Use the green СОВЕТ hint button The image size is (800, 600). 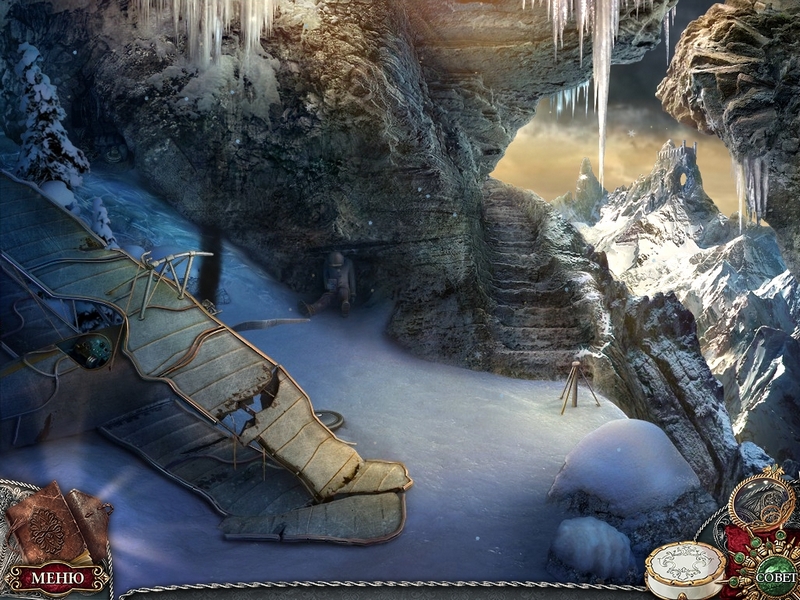click(776, 576)
